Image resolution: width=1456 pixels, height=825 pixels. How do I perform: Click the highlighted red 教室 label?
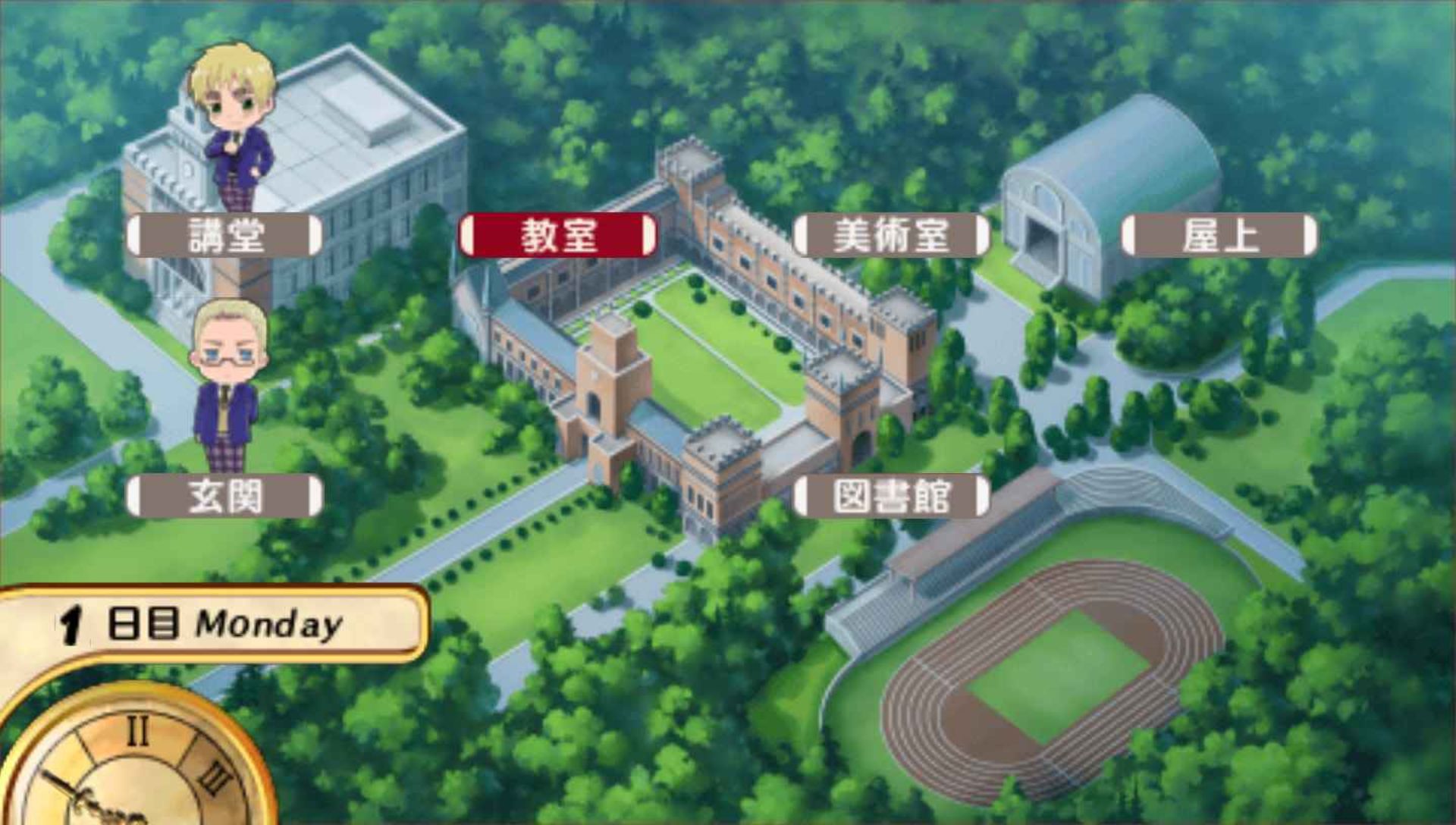pos(559,236)
